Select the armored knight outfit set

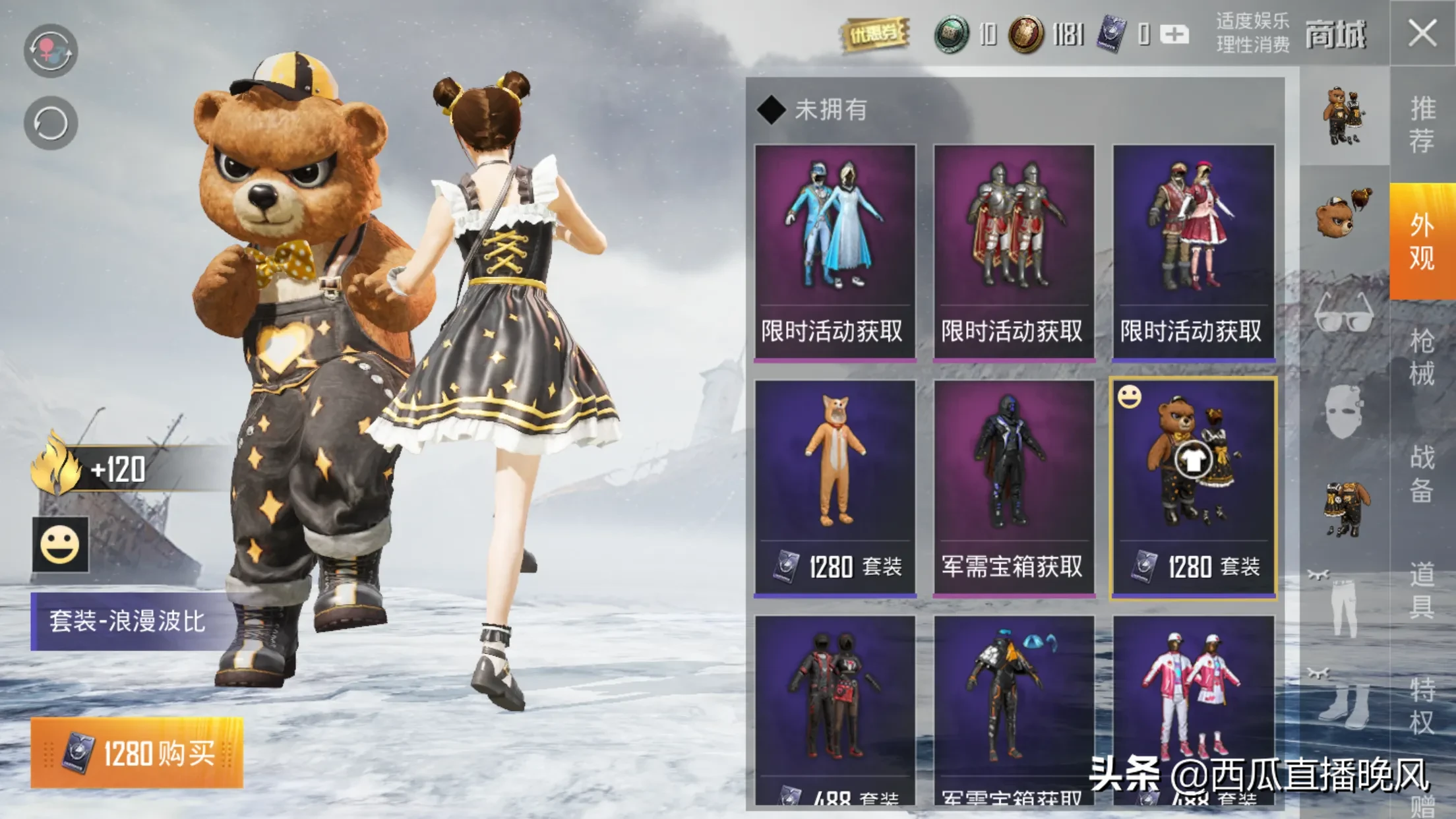pos(1014,252)
